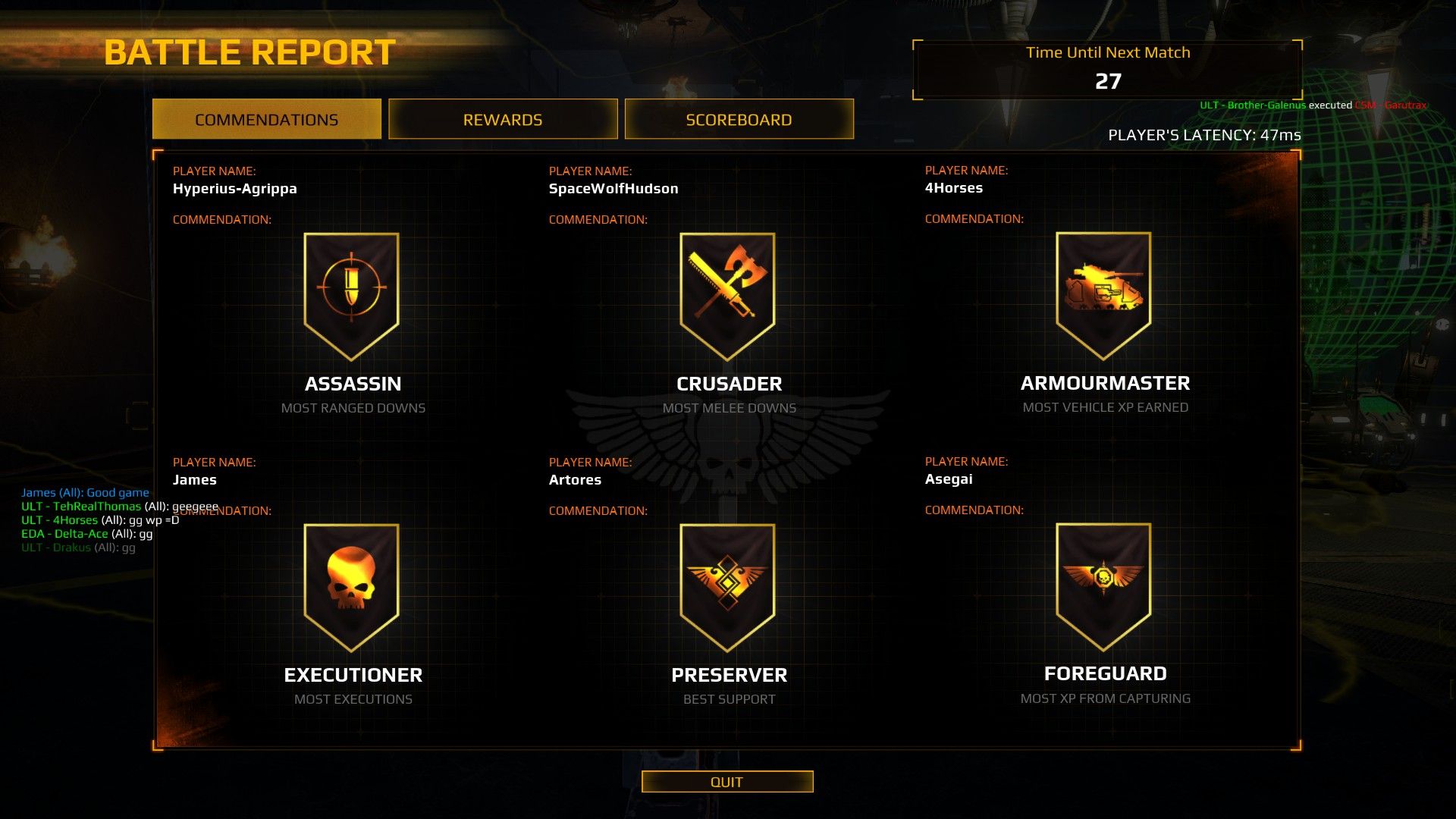Show the Scoreboard tab
This screenshot has width=1456, height=819.
click(739, 120)
